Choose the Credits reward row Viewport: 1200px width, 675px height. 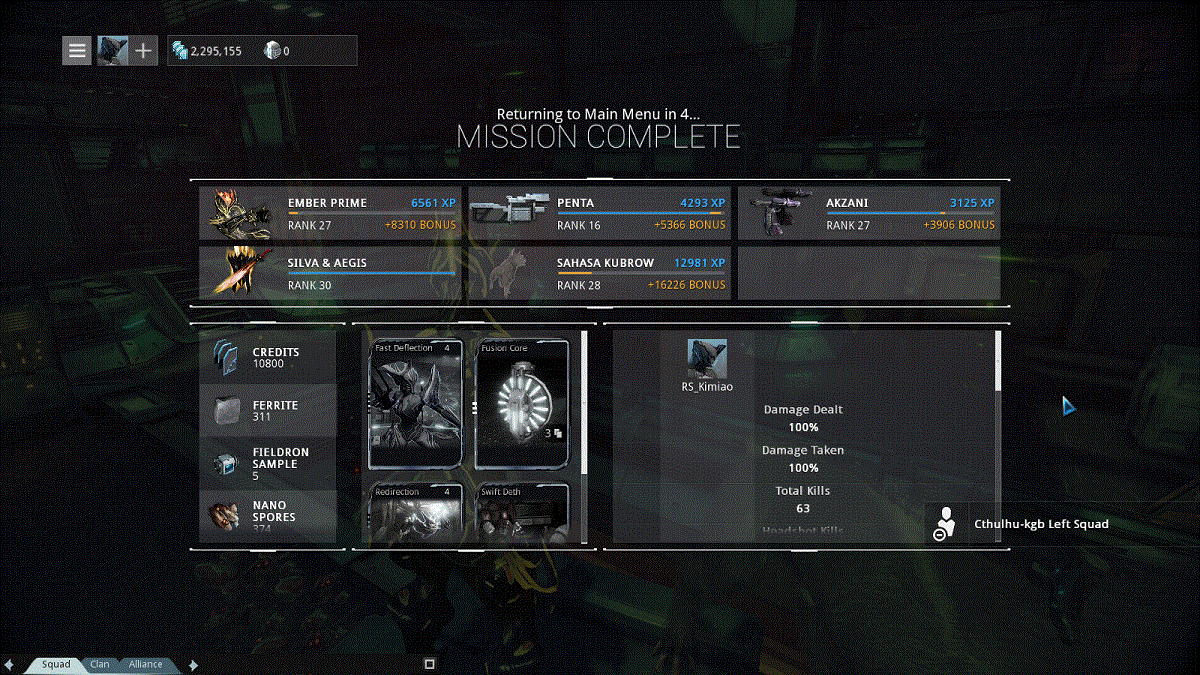coord(268,357)
